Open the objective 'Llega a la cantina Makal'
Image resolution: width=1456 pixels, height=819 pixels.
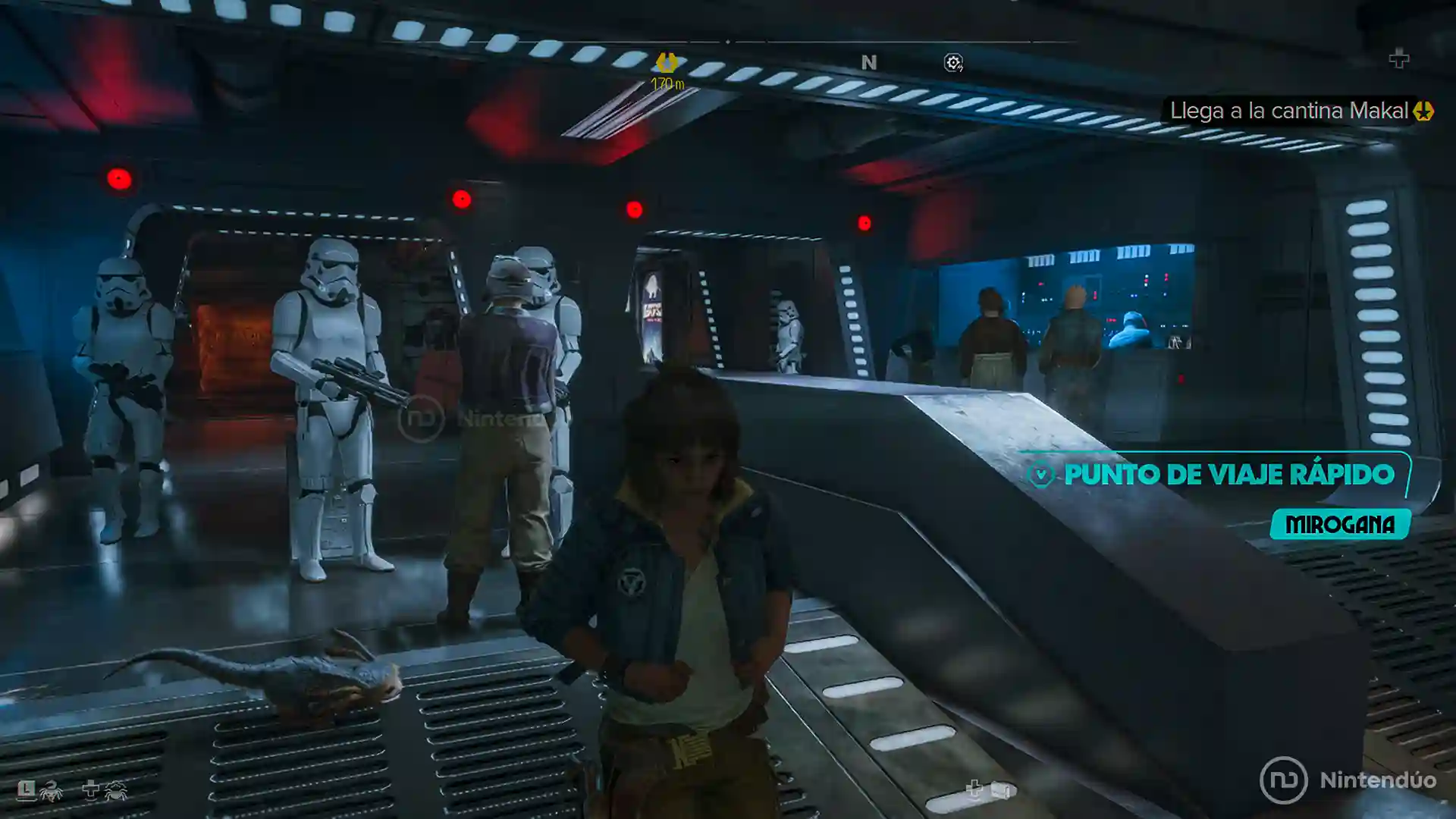coord(1288,111)
